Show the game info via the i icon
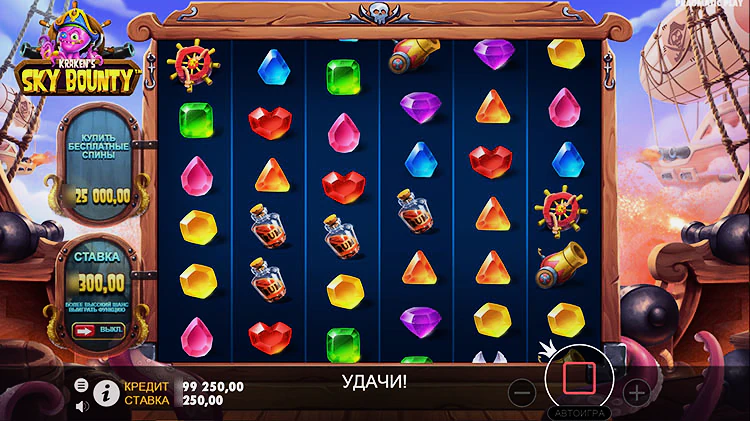The width and height of the screenshot is (750, 421). [x=106, y=392]
